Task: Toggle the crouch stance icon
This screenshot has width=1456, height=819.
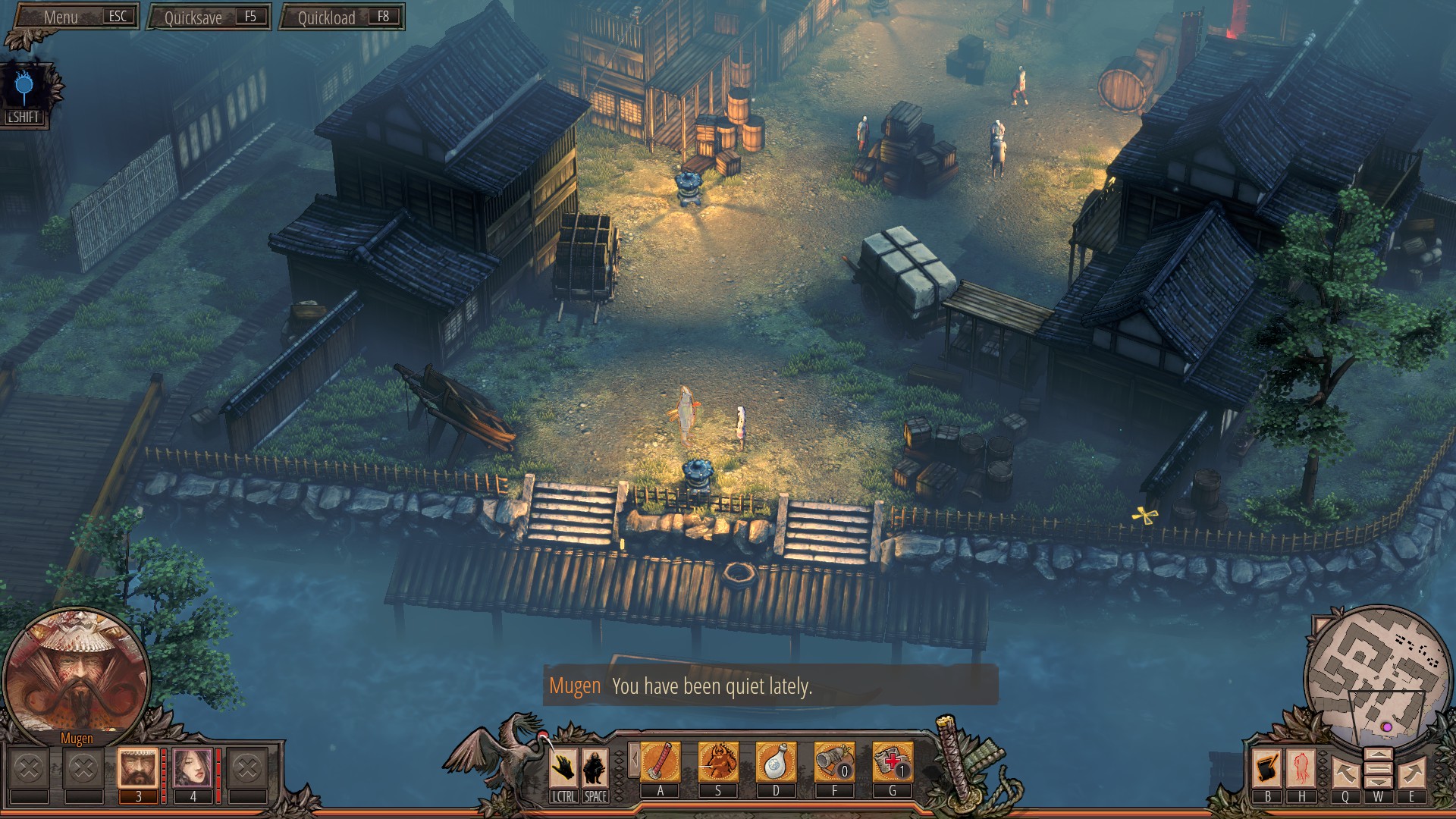Action: pyautogui.click(x=595, y=767)
